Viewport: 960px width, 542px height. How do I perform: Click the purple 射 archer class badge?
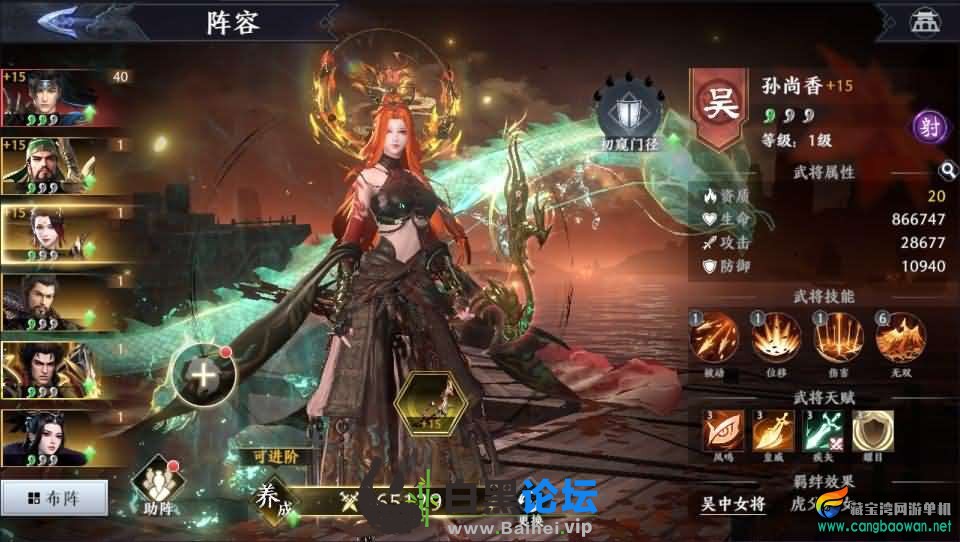coord(929,127)
